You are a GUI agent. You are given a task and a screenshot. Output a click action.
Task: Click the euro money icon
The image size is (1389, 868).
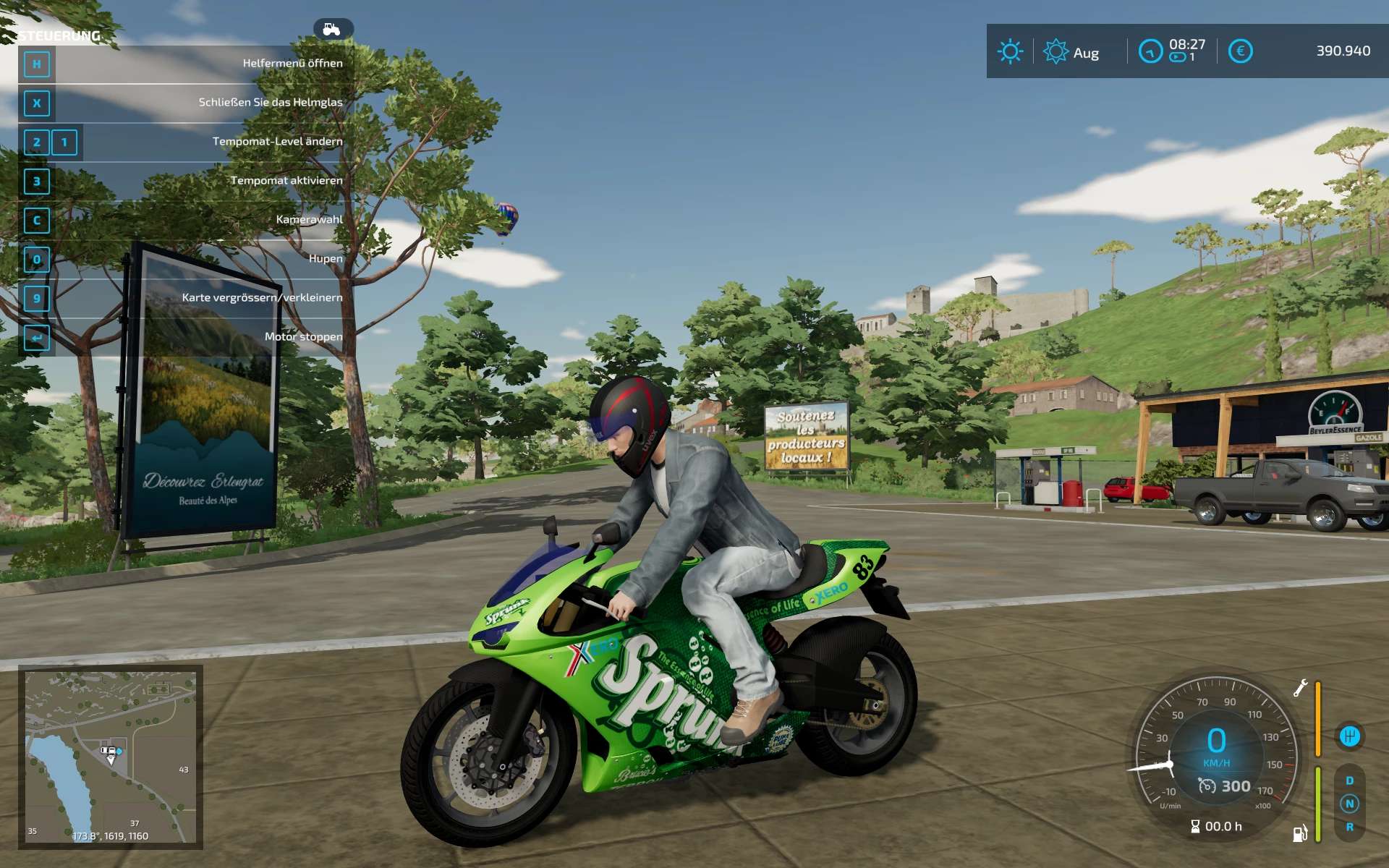(x=1240, y=51)
